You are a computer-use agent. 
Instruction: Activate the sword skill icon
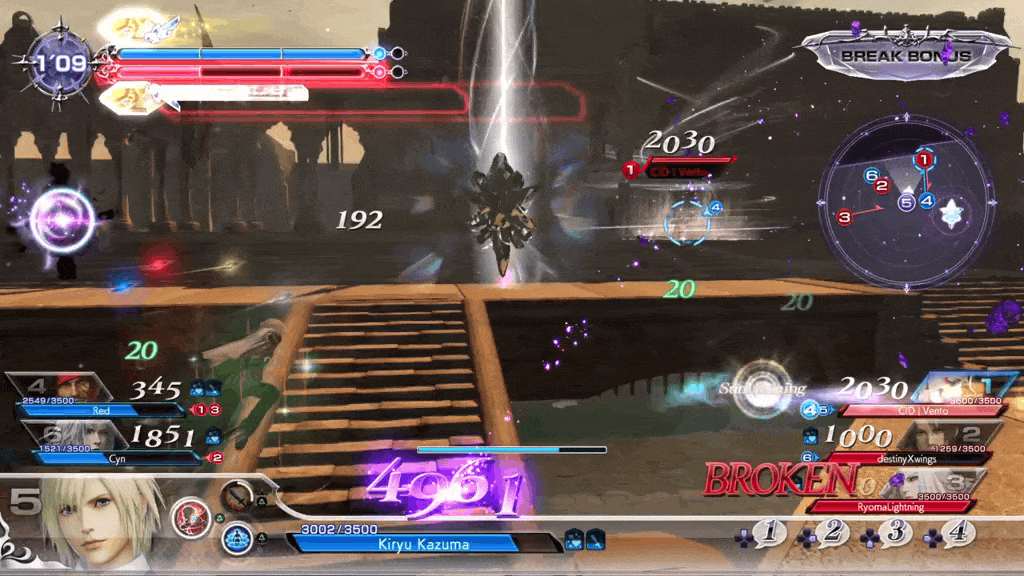(238, 495)
